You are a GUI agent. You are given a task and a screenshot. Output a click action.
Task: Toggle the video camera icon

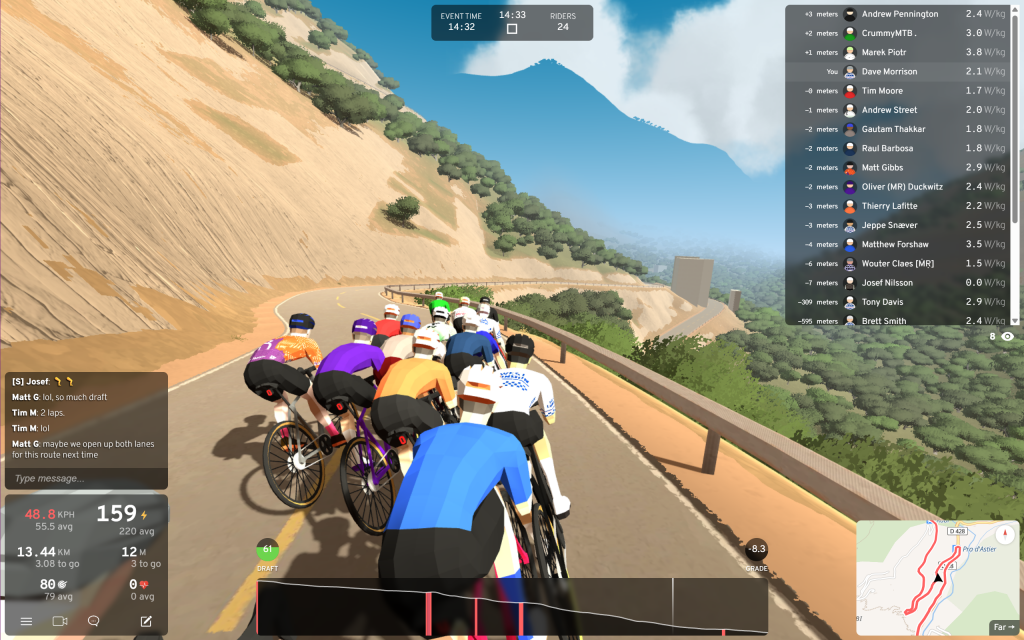pos(59,621)
